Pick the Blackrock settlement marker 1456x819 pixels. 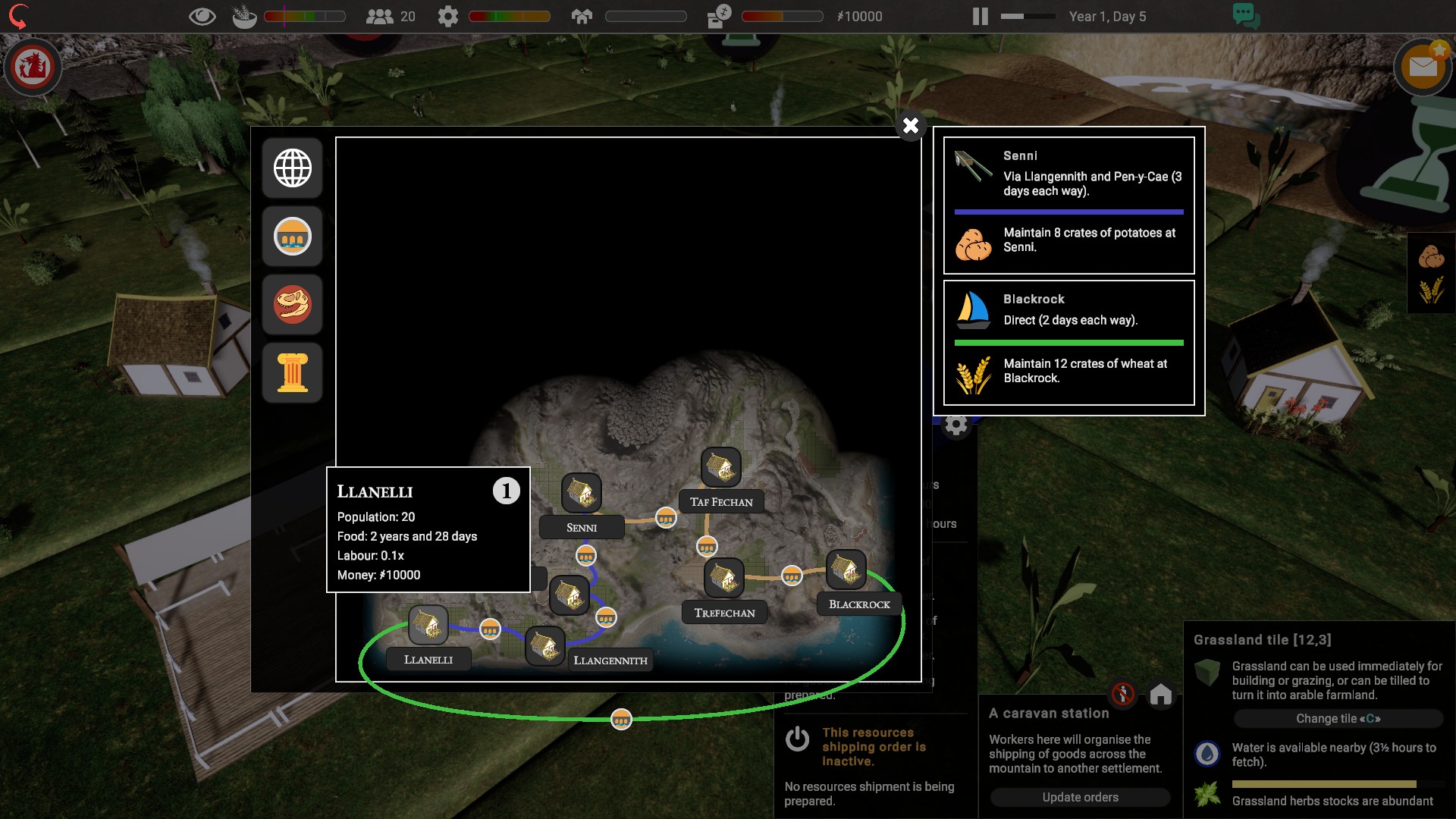point(846,570)
